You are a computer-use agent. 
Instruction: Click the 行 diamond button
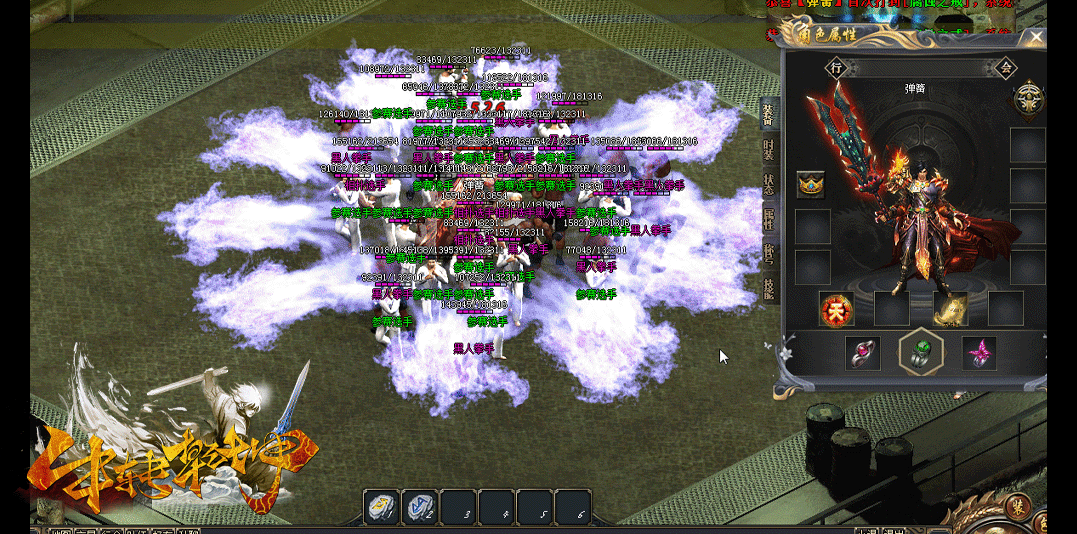837,68
